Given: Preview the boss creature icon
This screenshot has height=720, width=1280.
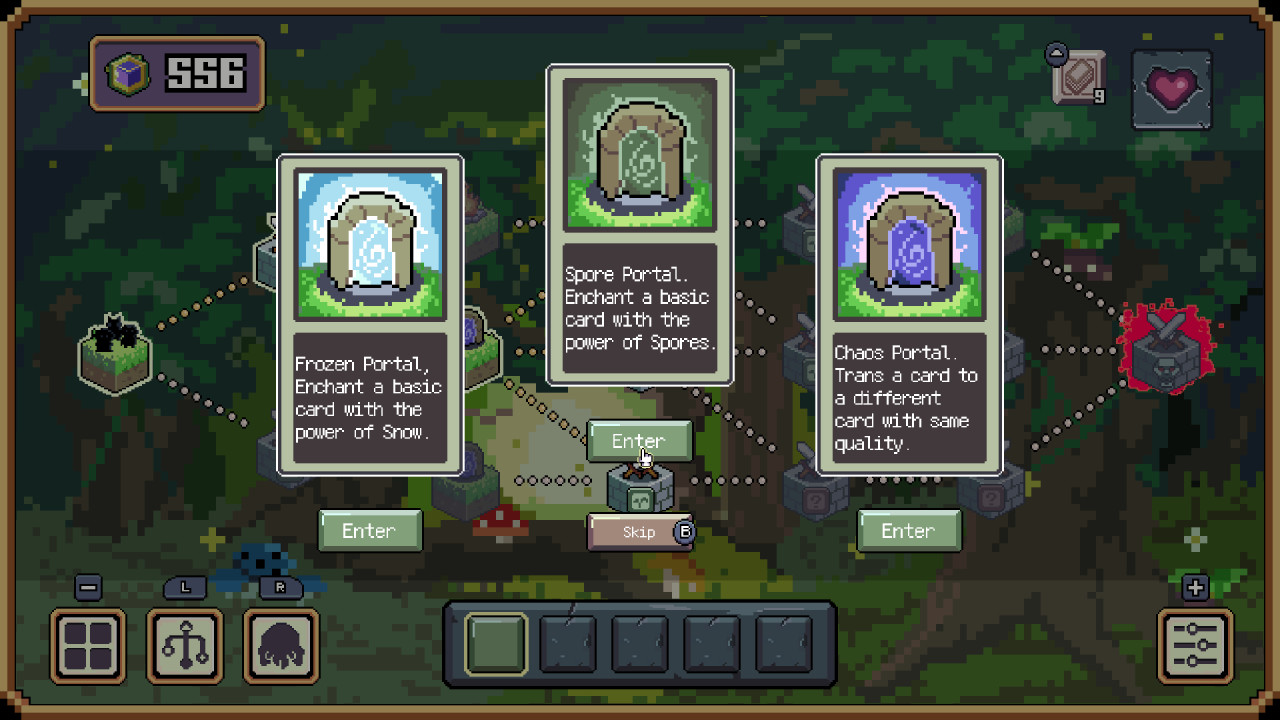Looking at the screenshot, I should (x=281, y=648).
